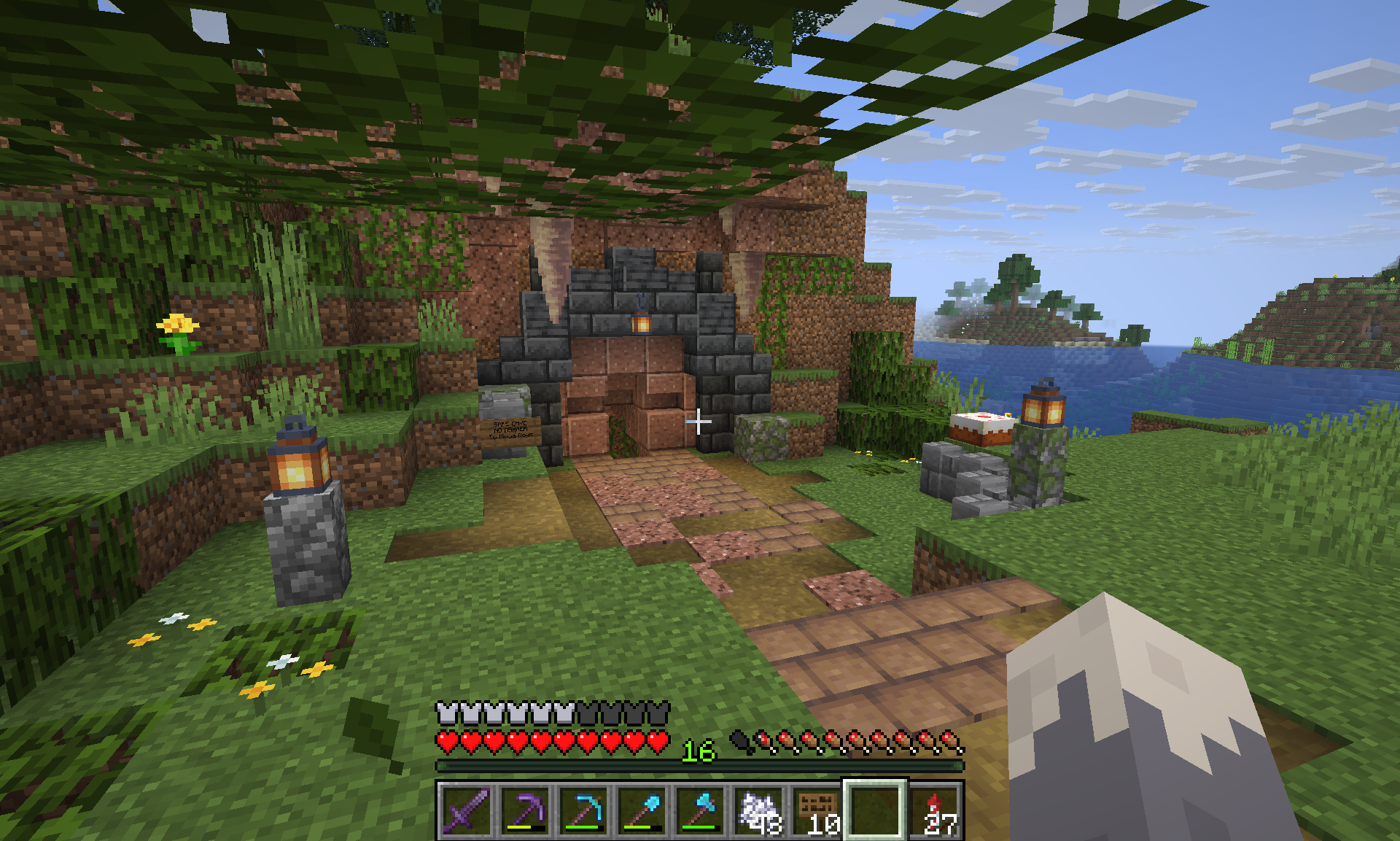This screenshot has width=1400, height=841.
Task: Select the enchanted netherite sword slot
Action: (466, 810)
